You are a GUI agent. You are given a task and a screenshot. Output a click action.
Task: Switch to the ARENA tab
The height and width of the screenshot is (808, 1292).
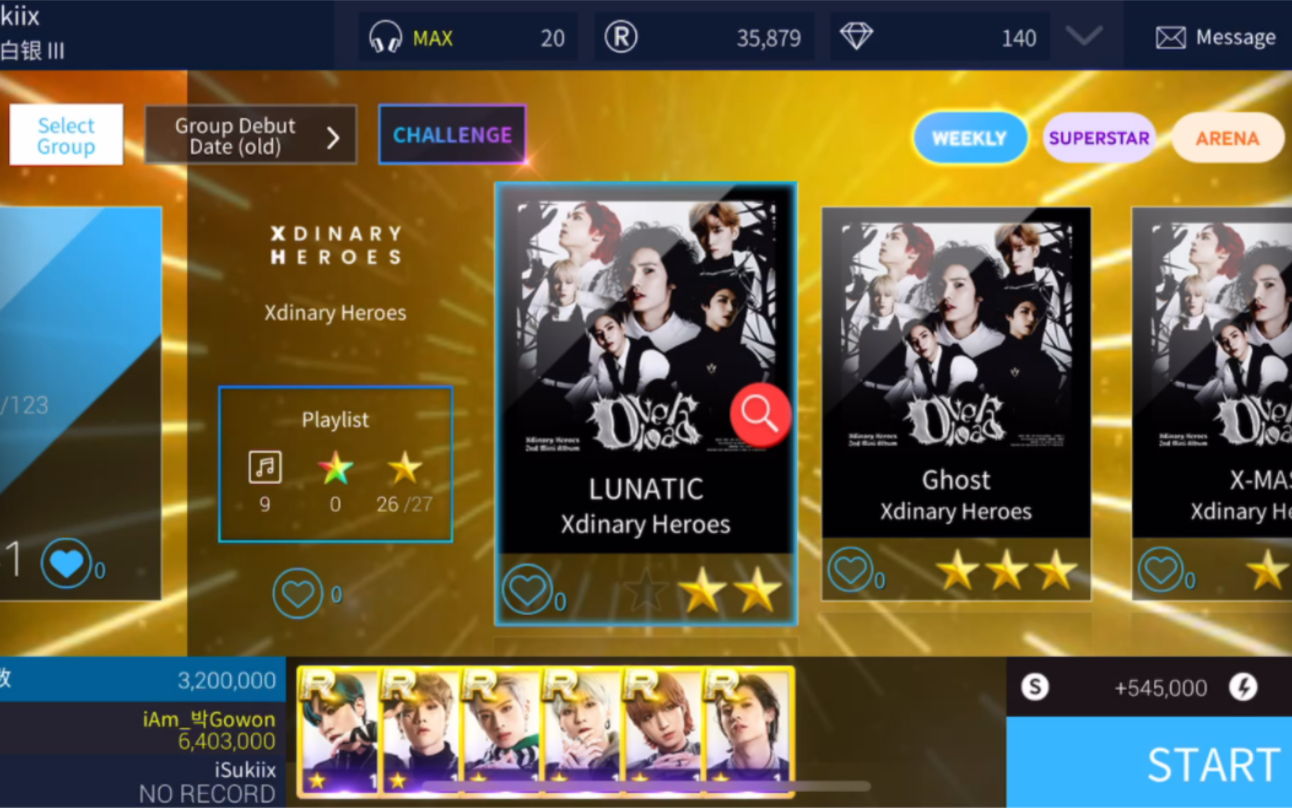click(1227, 138)
